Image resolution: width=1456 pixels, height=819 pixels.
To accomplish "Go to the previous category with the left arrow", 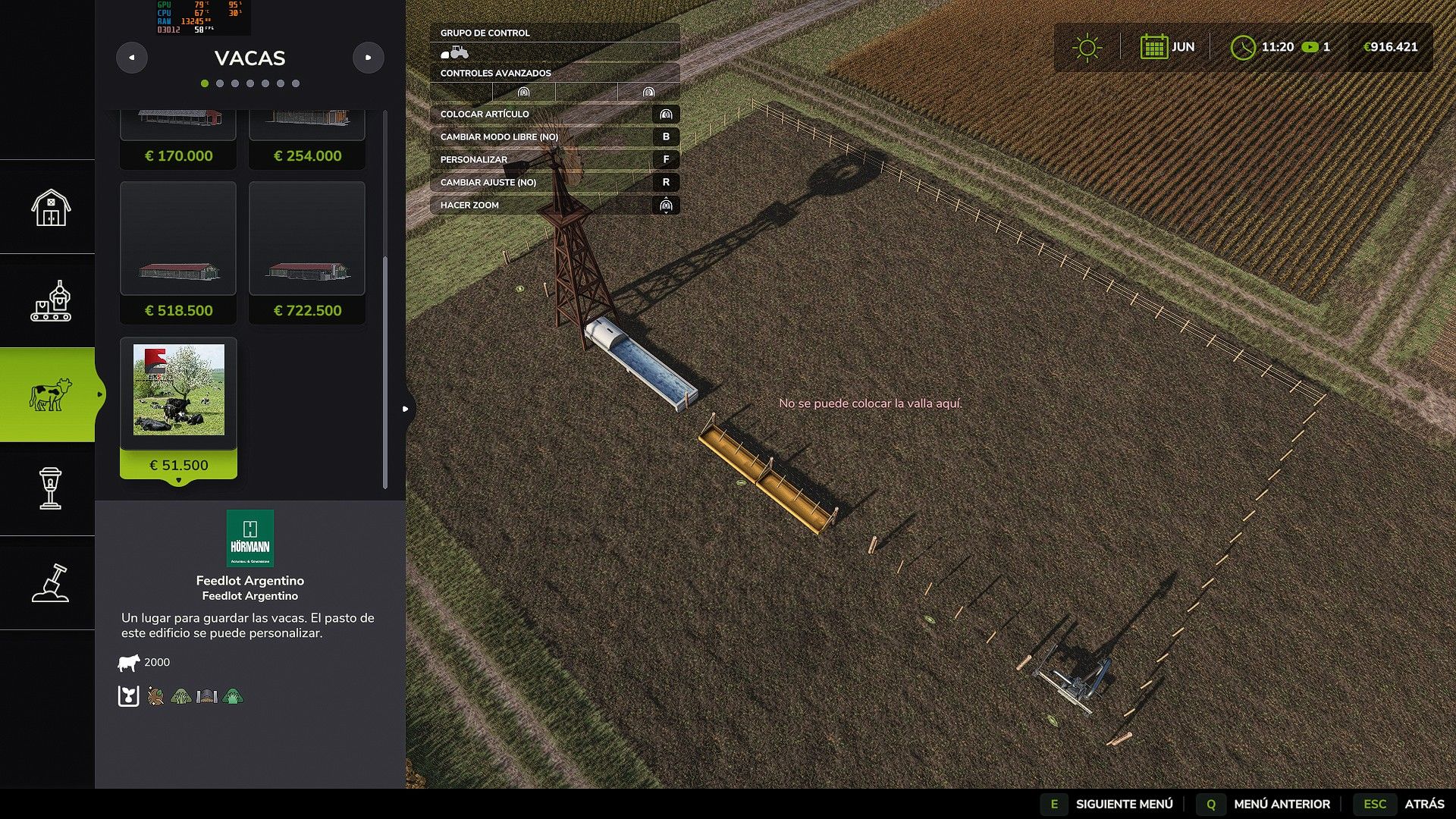I will click(132, 58).
